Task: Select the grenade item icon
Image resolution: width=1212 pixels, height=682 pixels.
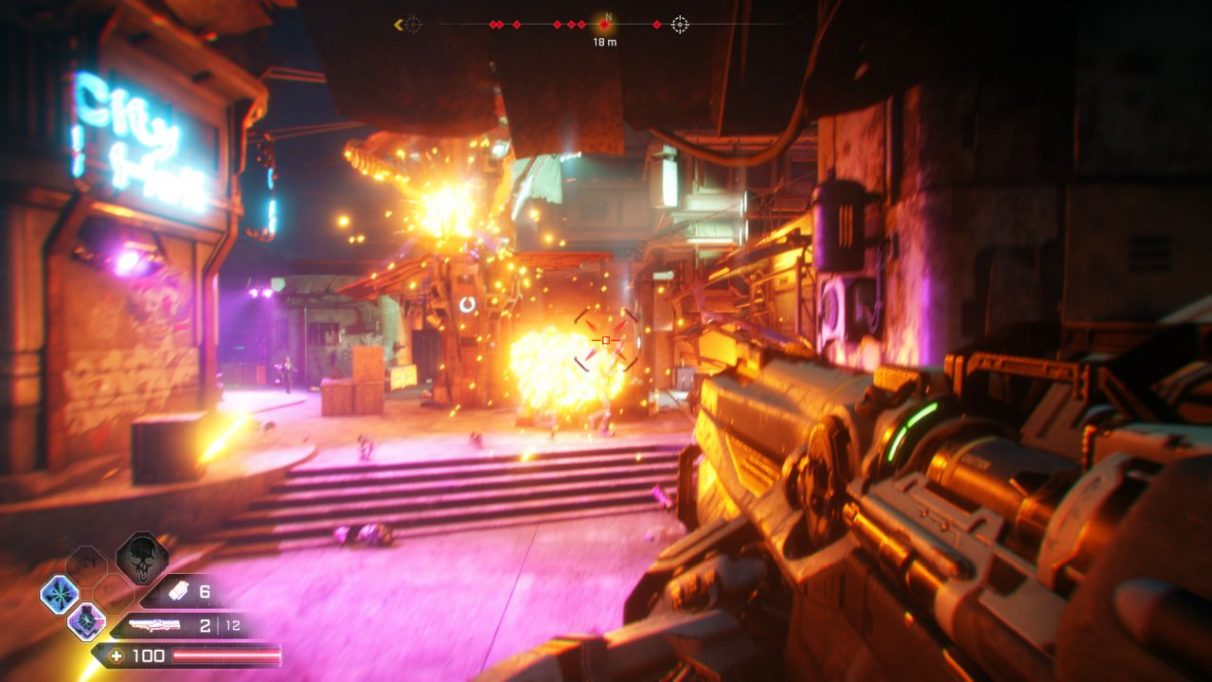Action: (176, 592)
